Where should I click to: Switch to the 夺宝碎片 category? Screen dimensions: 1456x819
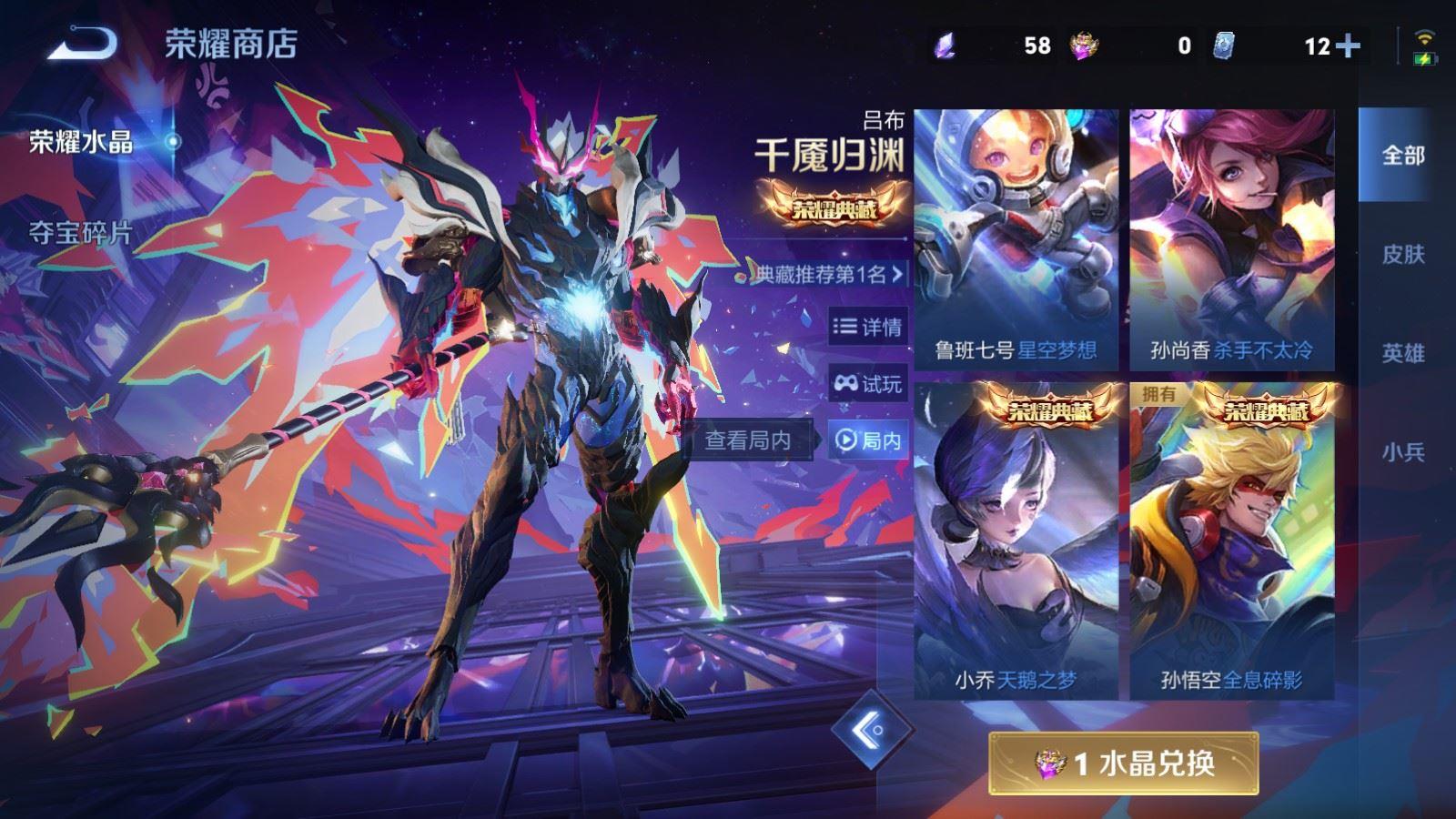click(x=80, y=233)
